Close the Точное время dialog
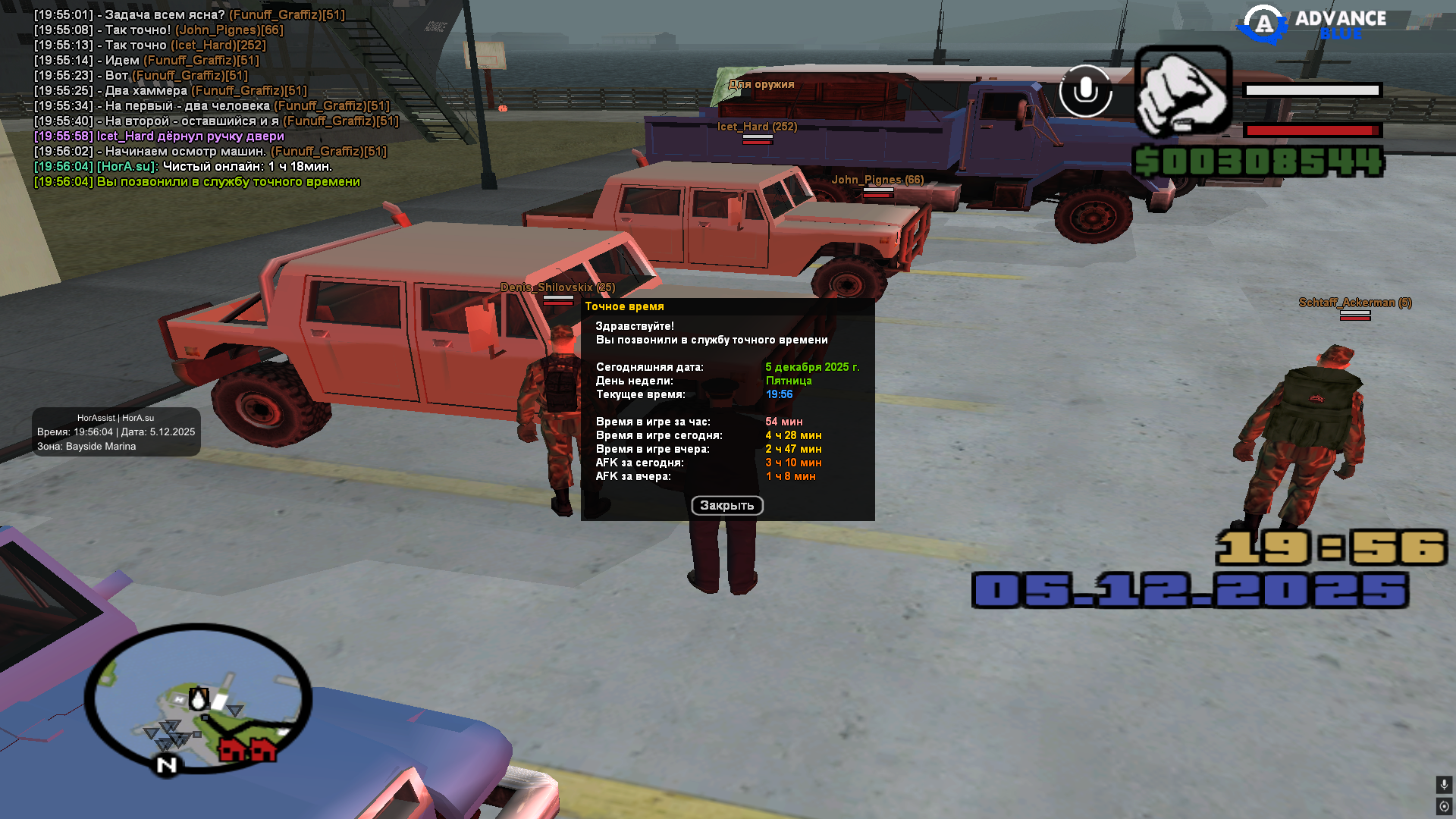 [726, 506]
